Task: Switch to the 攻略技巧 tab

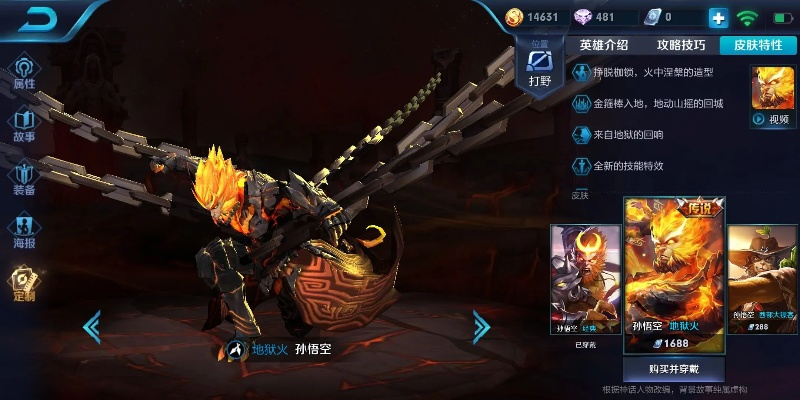Action: pos(681,45)
